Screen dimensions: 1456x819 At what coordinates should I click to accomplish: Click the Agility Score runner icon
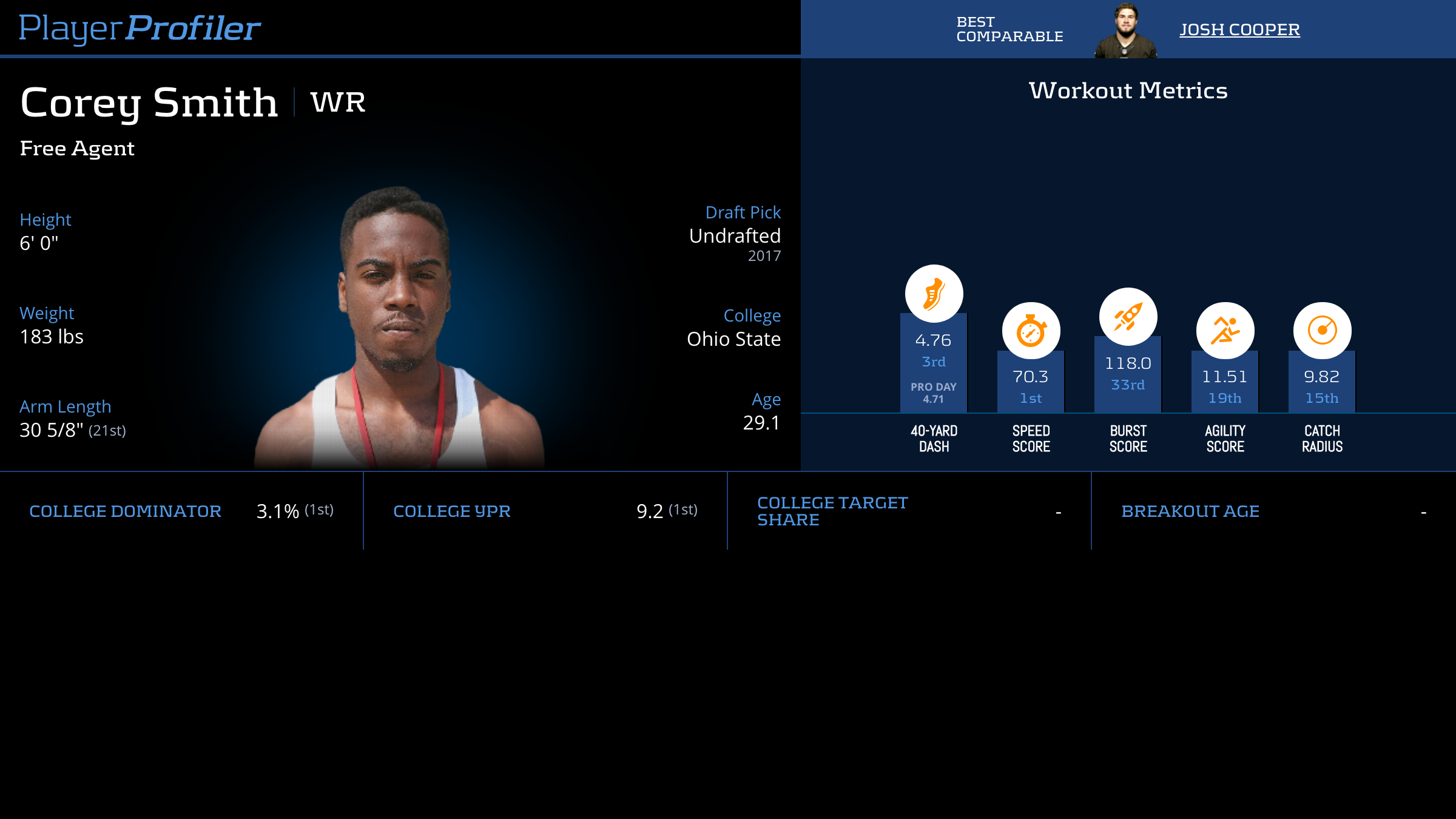pyautogui.click(x=1225, y=331)
